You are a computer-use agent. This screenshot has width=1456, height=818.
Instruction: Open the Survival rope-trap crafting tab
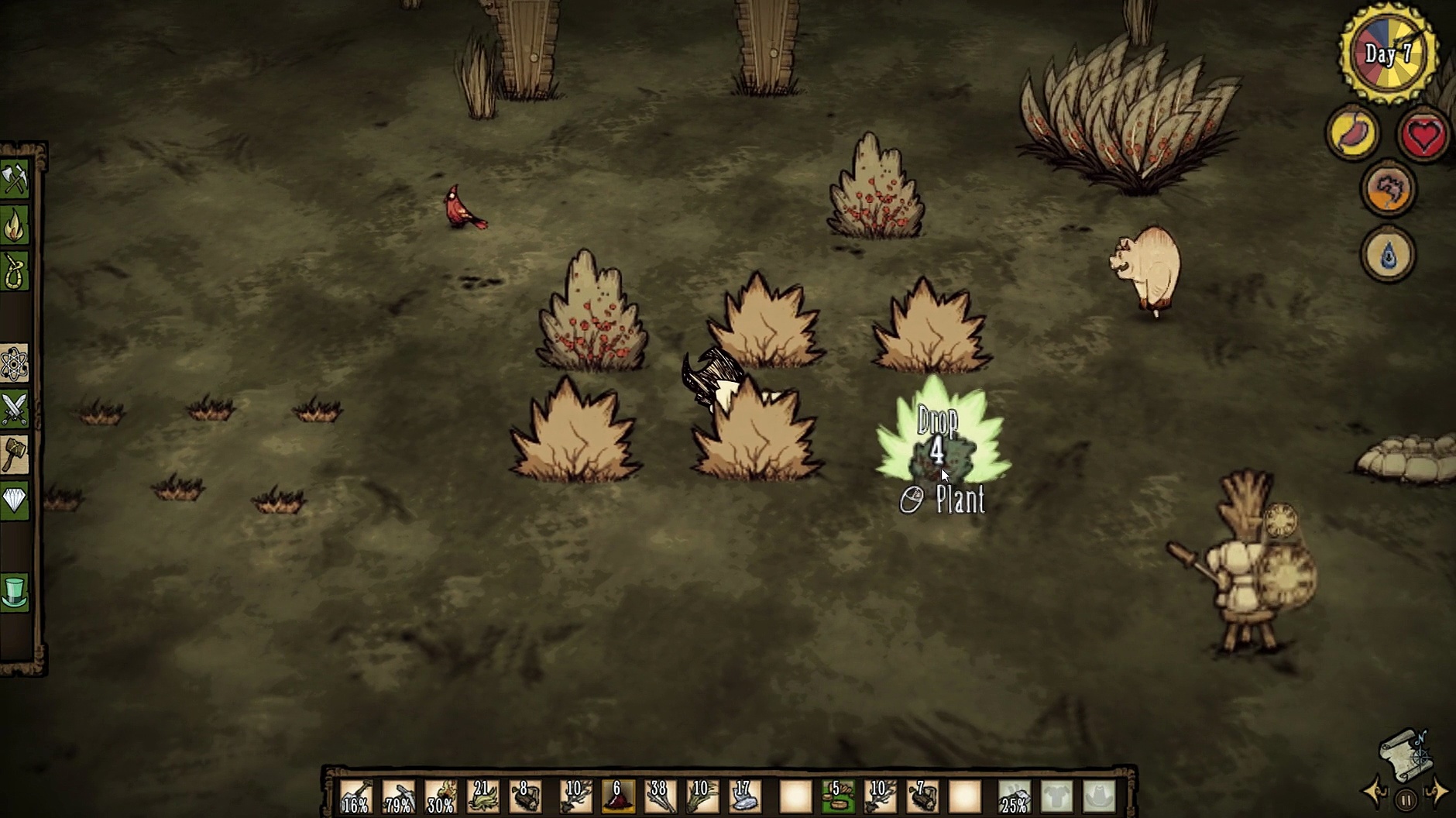point(15,271)
